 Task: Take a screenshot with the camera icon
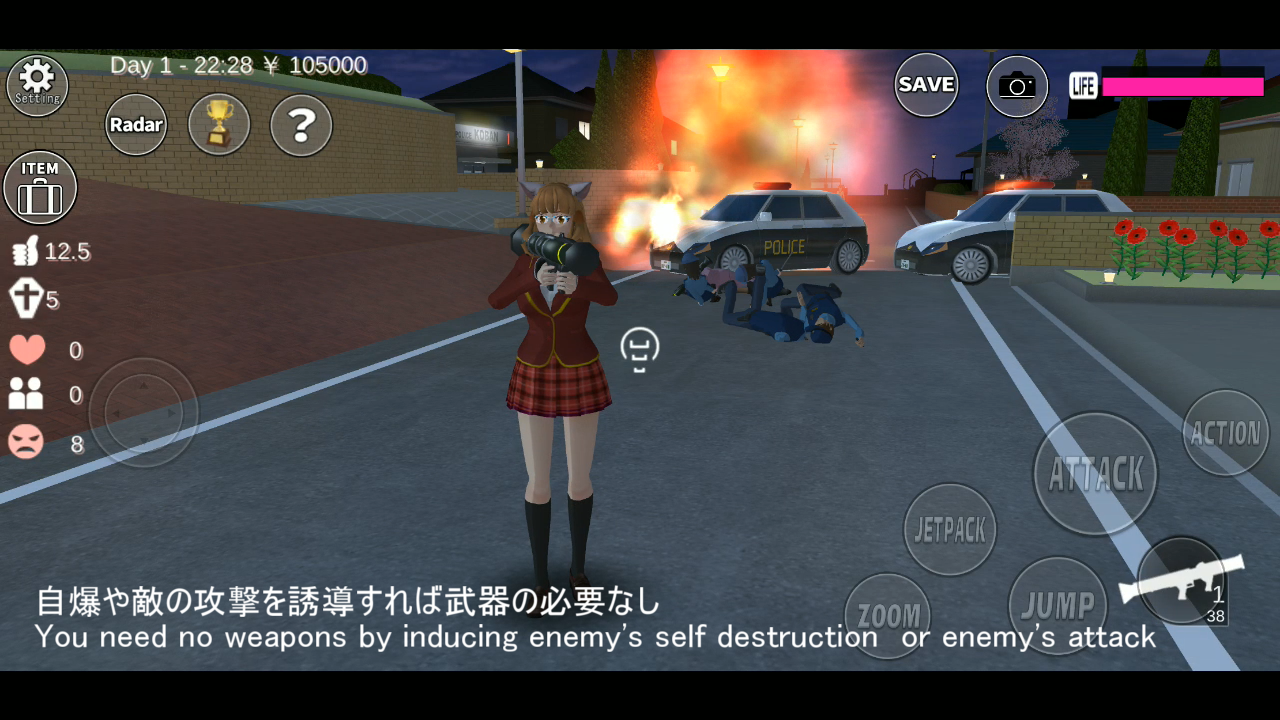1017,85
